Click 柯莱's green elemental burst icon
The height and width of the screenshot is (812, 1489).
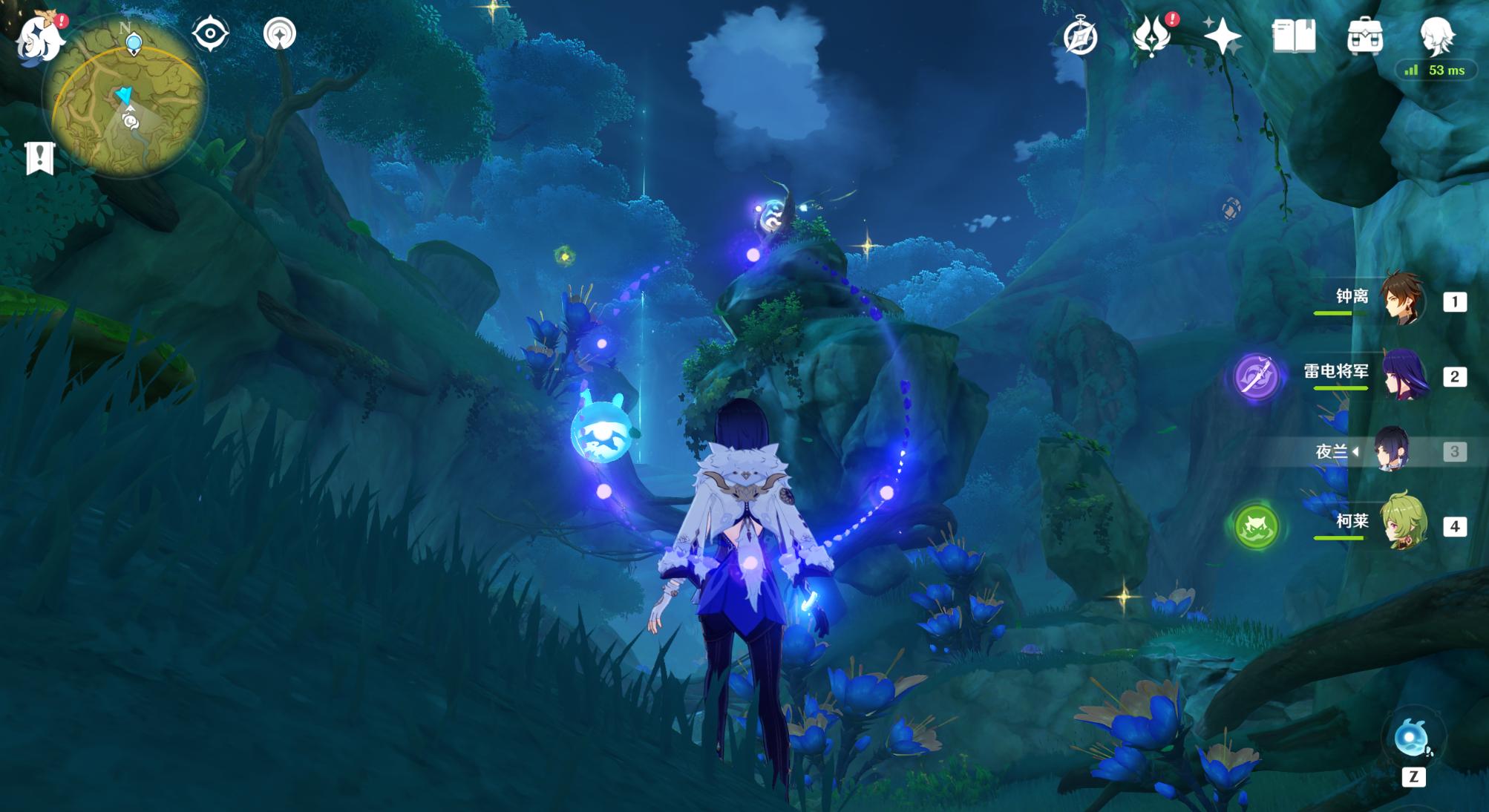1256,526
